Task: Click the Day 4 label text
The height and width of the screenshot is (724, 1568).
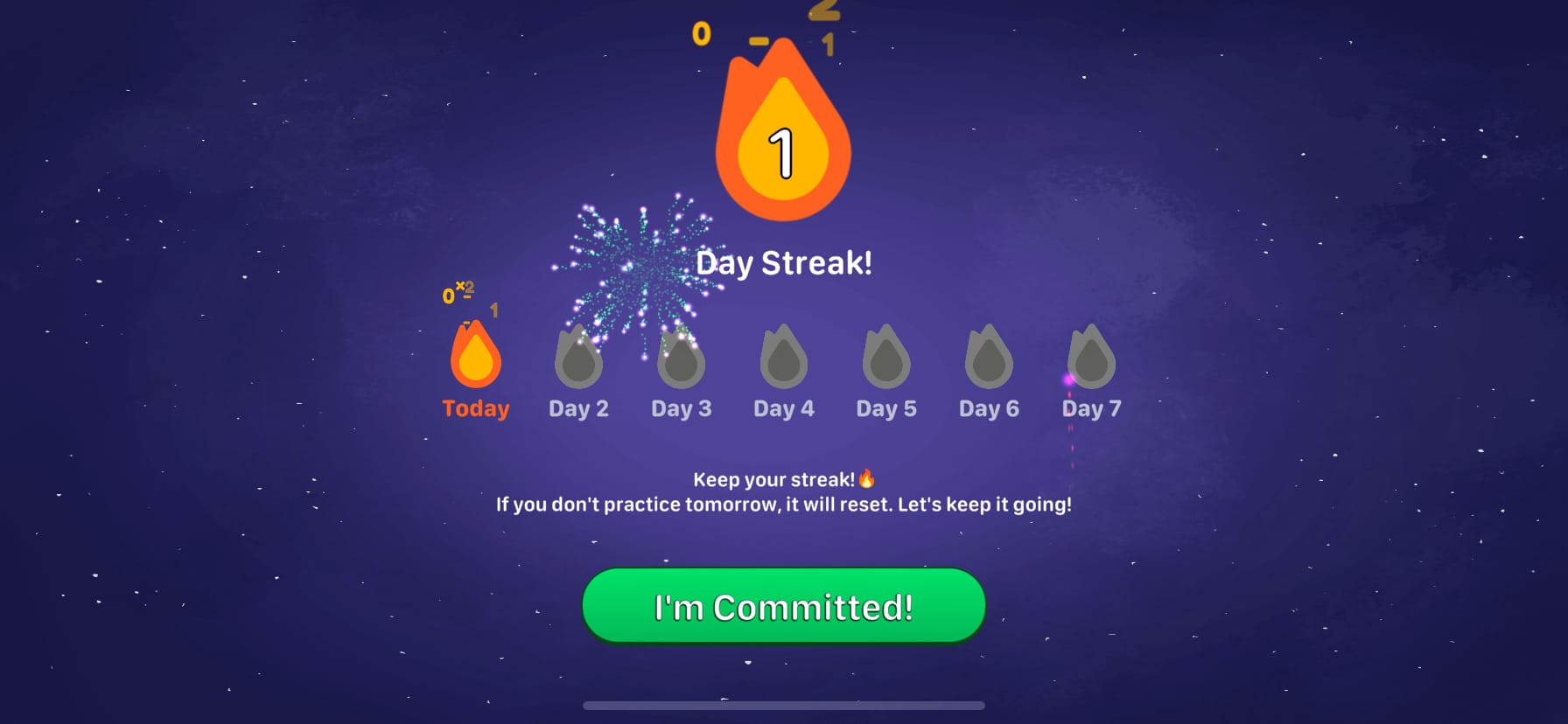Action: [783, 407]
